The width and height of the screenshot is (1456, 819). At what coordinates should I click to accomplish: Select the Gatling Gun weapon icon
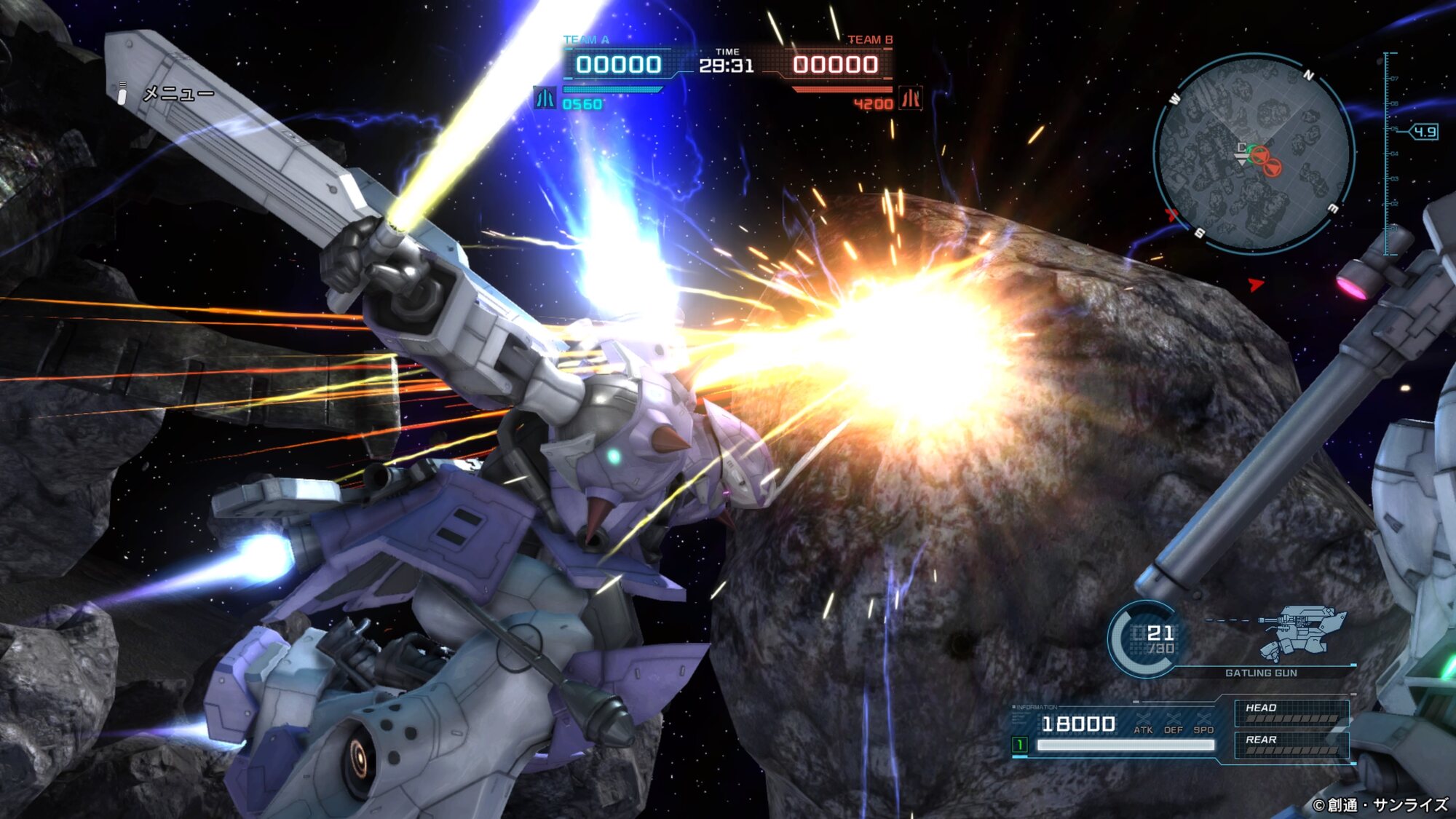point(1302,632)
